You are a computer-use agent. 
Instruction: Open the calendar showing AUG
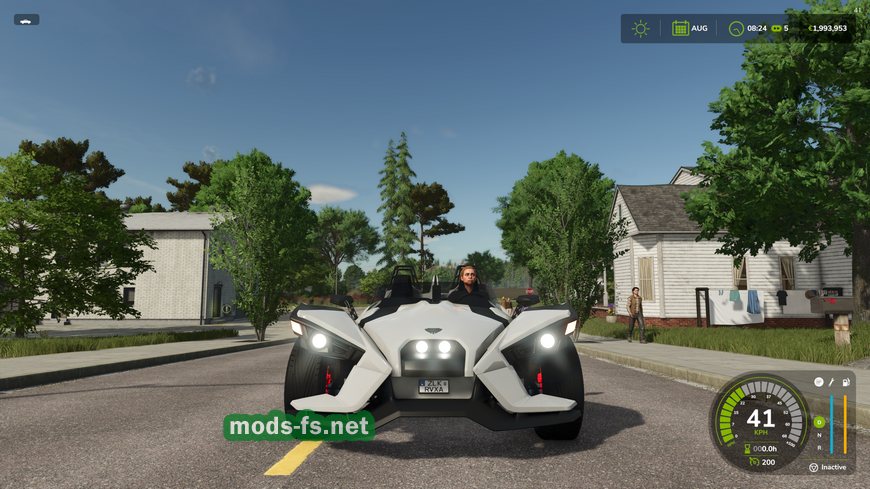pyautogui.click(x=680, y=28)
